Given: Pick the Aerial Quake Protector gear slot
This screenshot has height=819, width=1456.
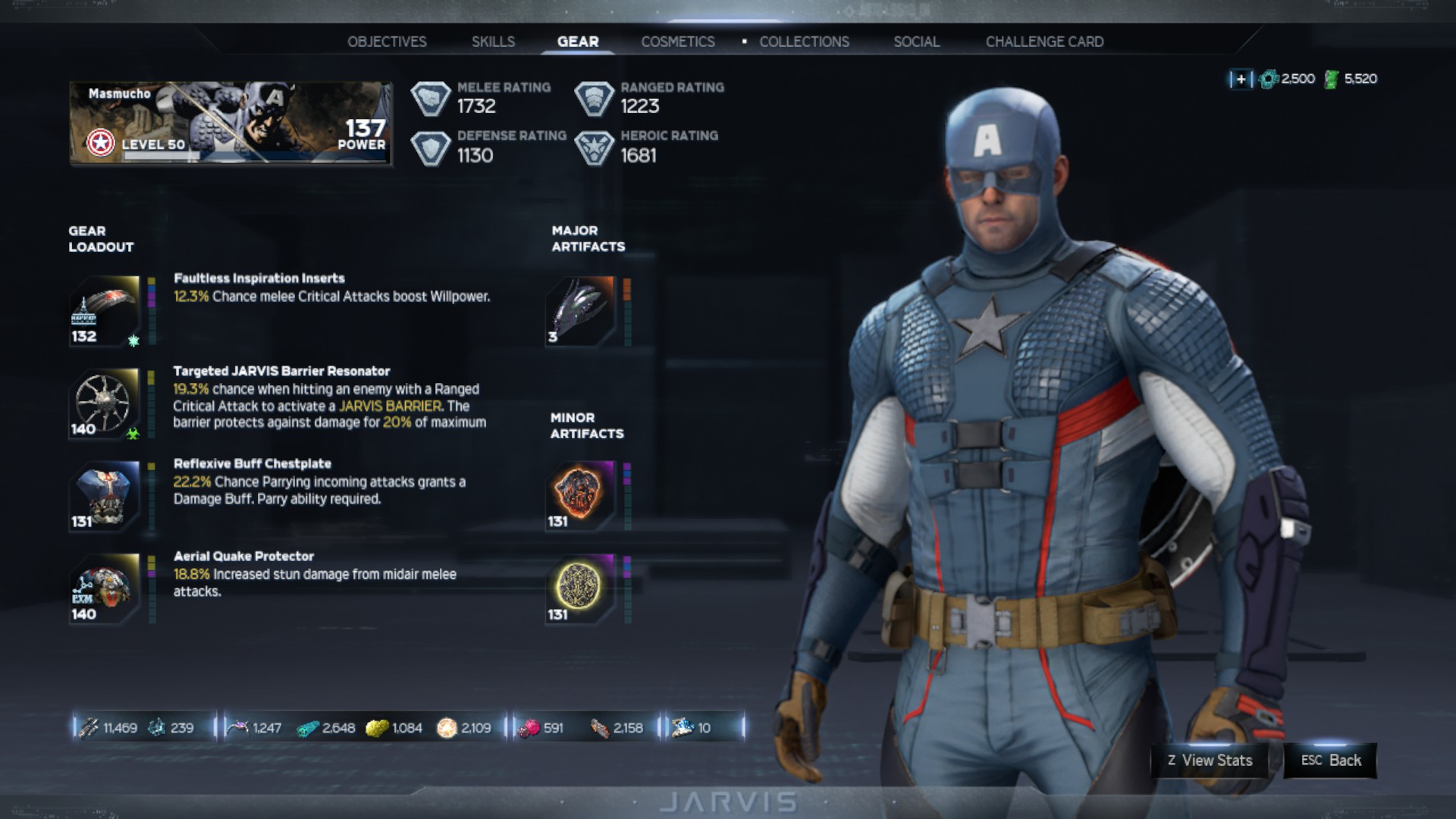Looking at the screenshot, I should click(x=105, y=588).
